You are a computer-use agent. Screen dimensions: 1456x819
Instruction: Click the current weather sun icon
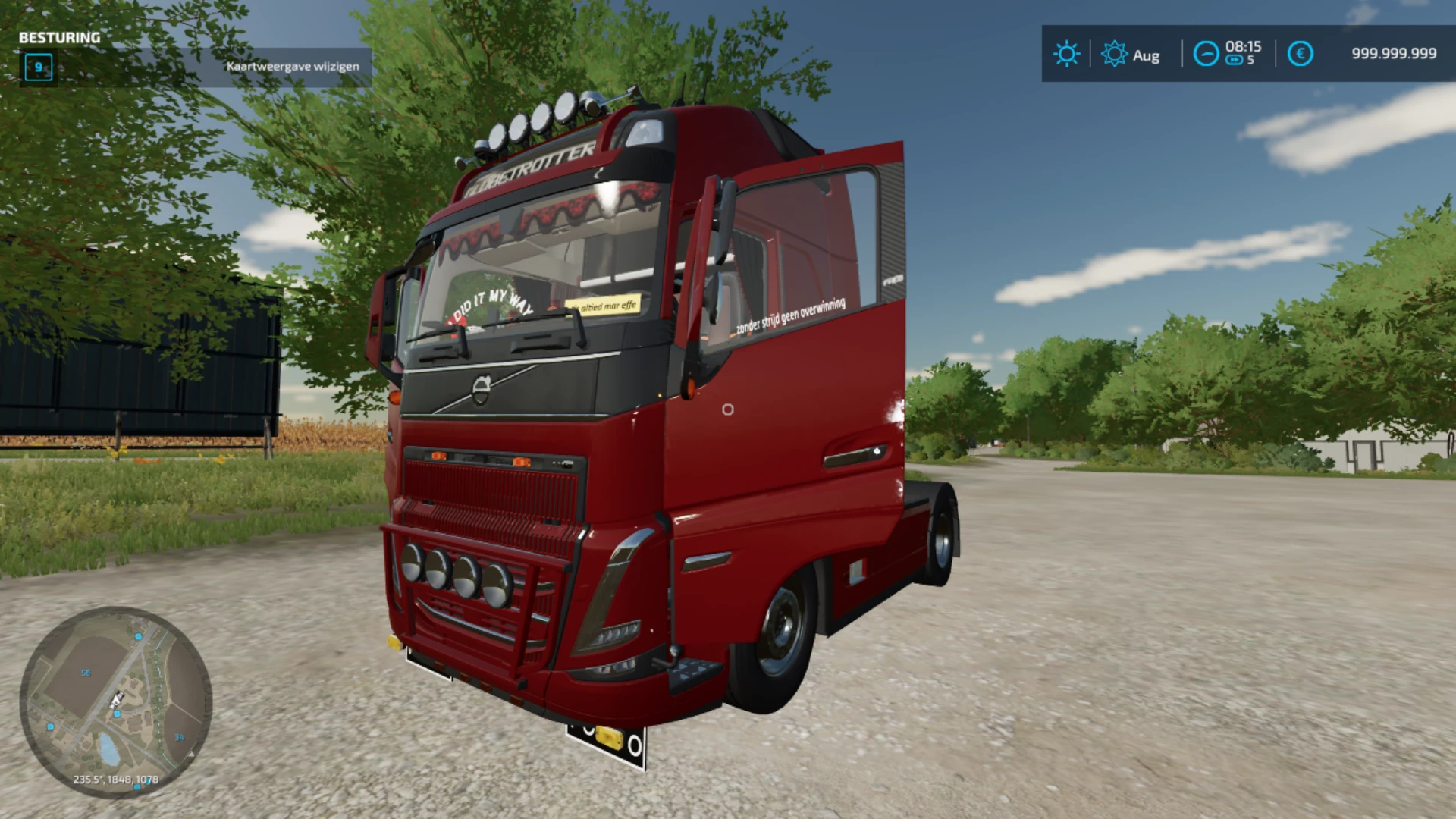coord(1066,54)
